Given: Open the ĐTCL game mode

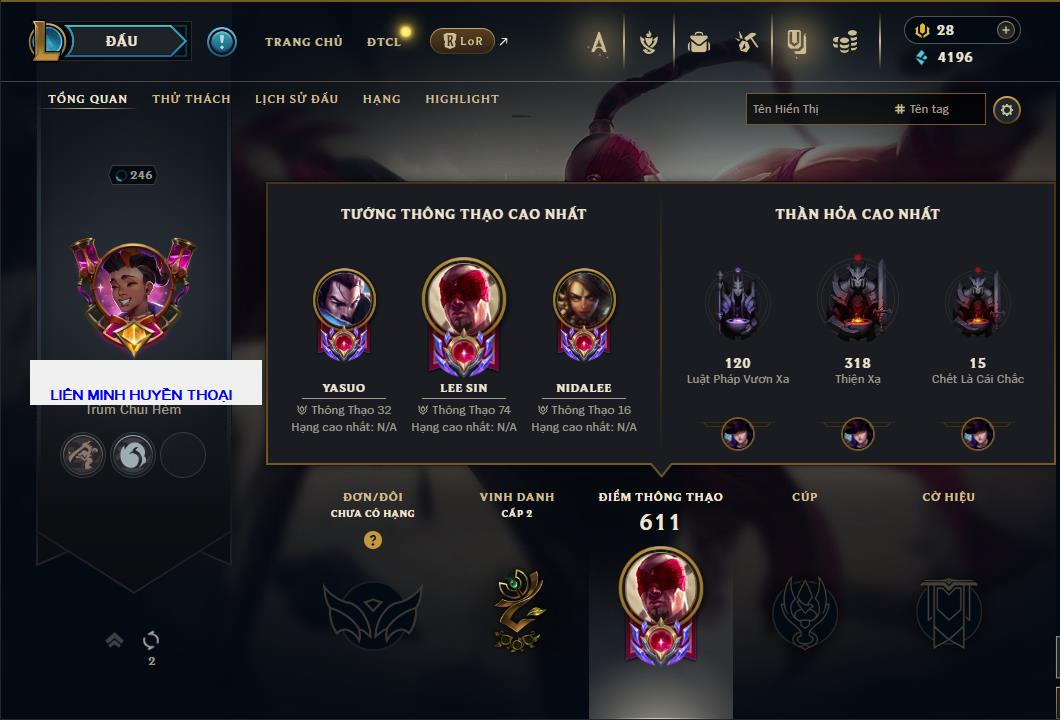Looking at the screenshot, I should [x=384, y=42].
